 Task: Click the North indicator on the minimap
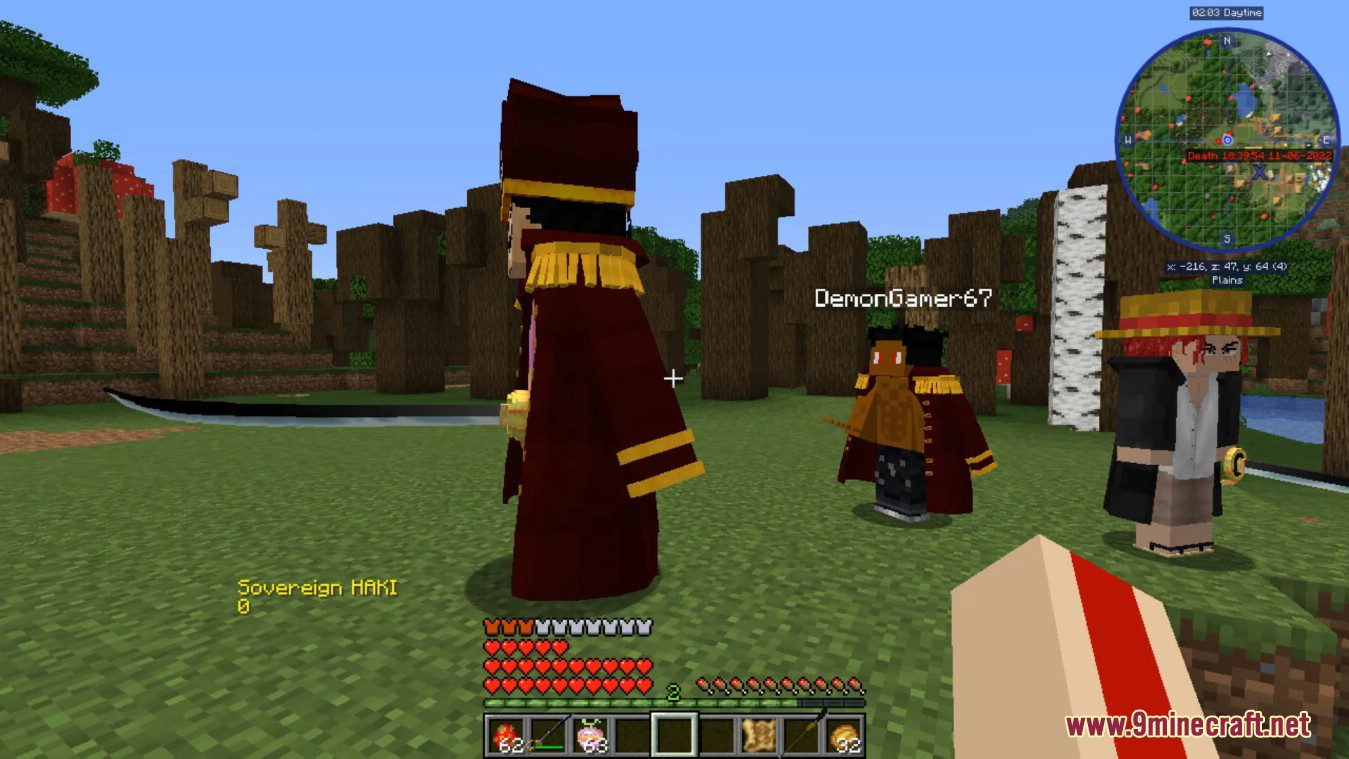tap(1226, 41)
